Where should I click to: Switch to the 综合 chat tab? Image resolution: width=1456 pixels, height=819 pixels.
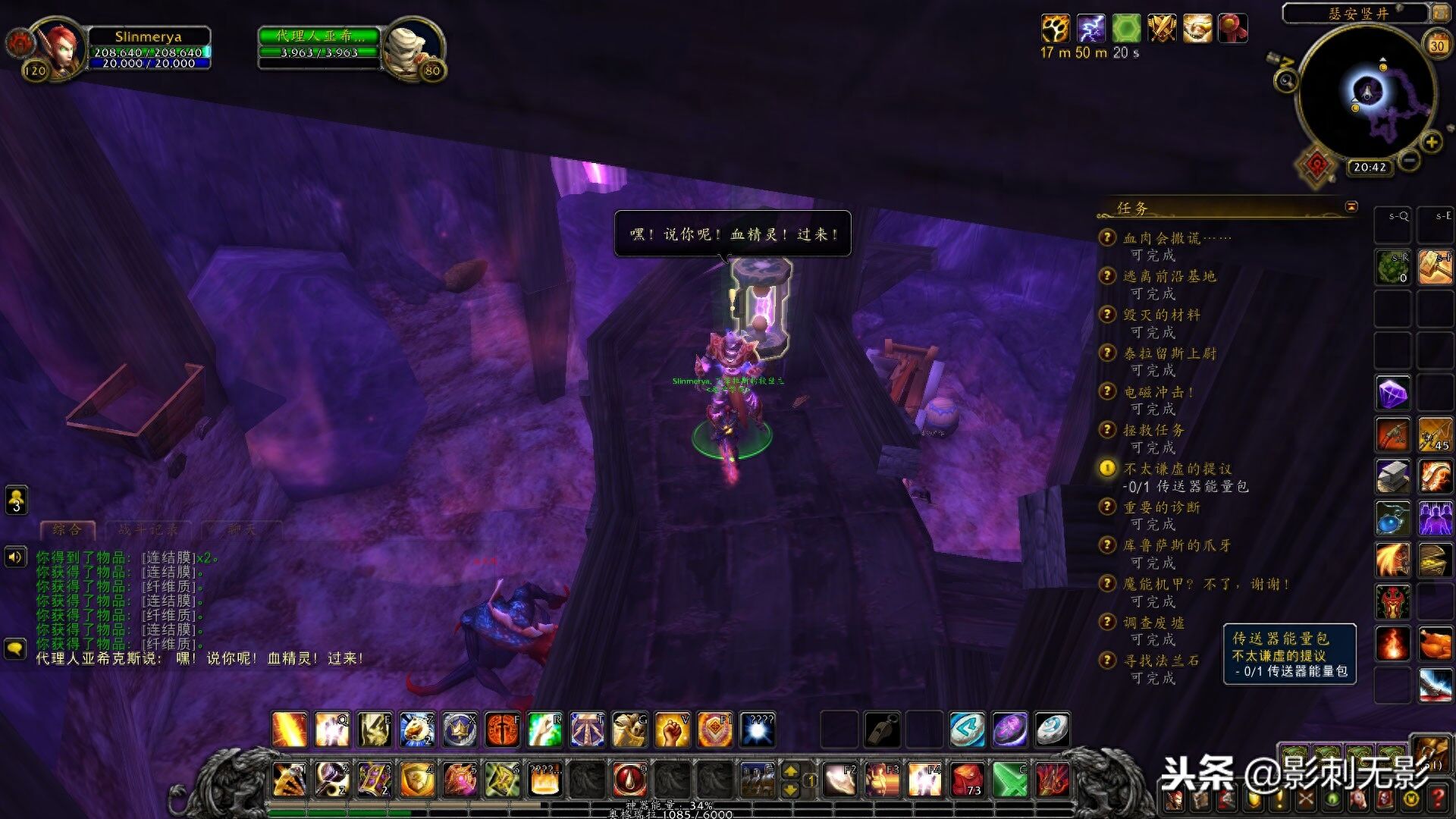[67, 529]
